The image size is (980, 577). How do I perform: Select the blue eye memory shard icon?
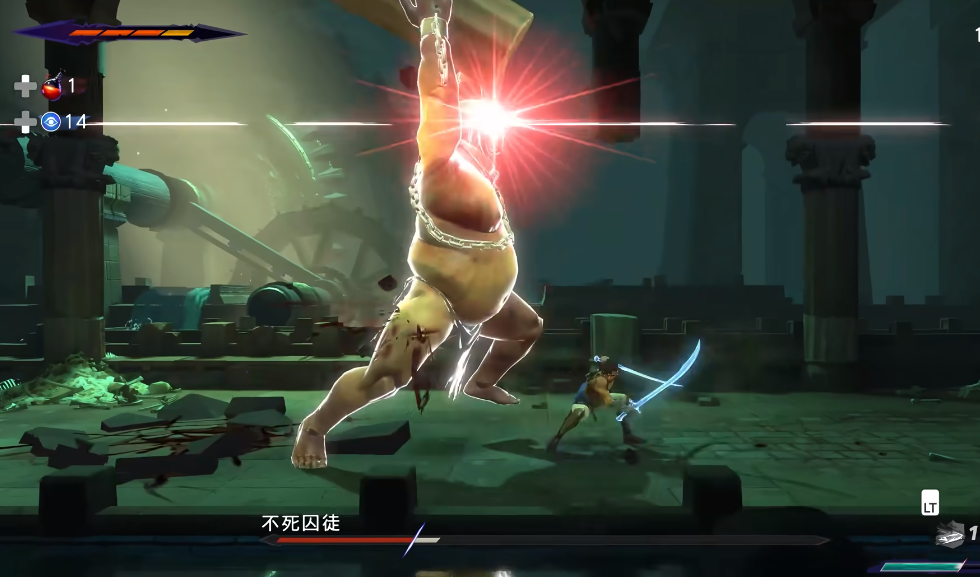51,122
